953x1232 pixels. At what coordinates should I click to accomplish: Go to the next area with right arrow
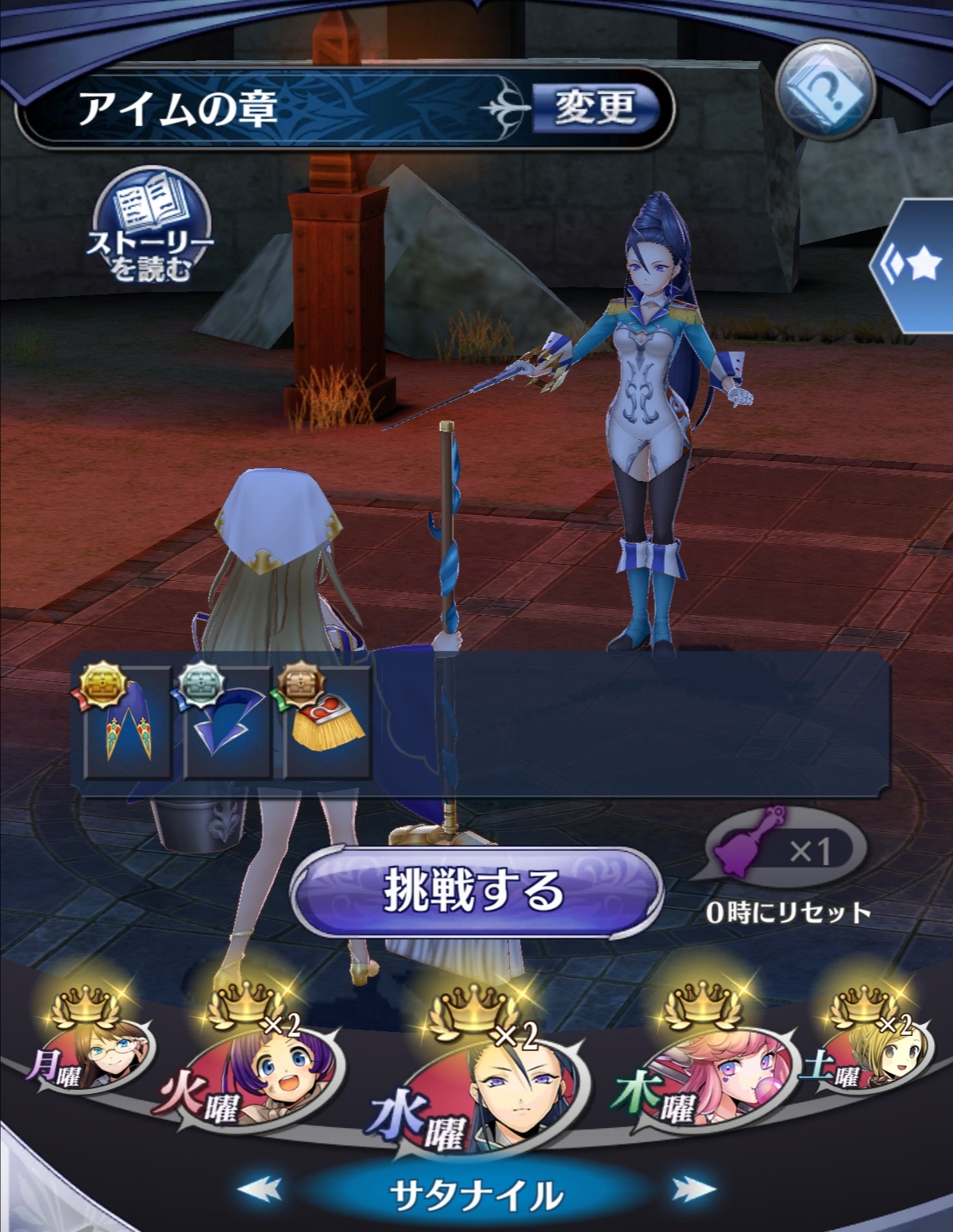pos(693,1188)
